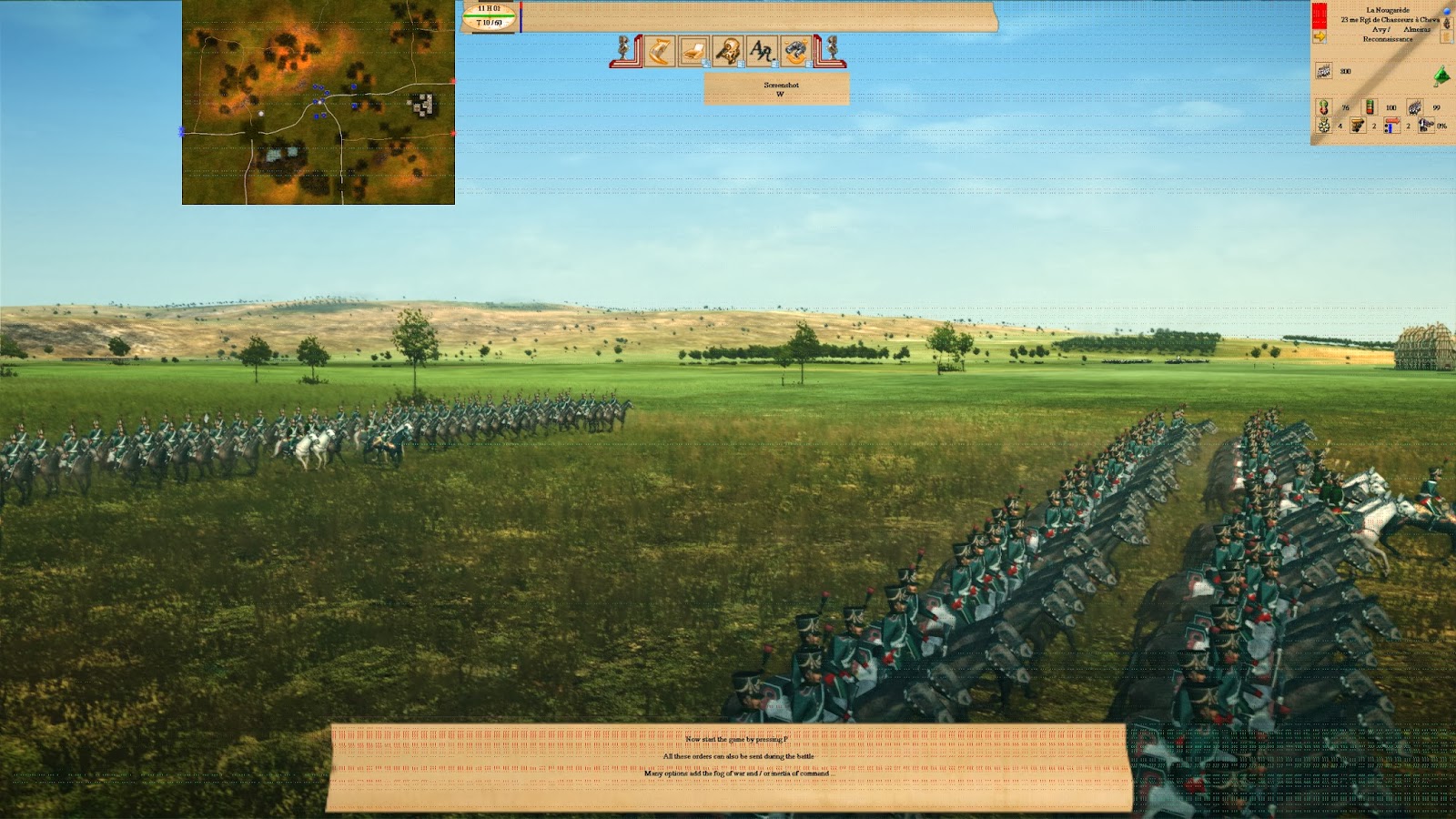This screenshot has width=1456, height=819.
Task: Select the green tent icon in the unit panel
Action: [x=1441, y=76]
